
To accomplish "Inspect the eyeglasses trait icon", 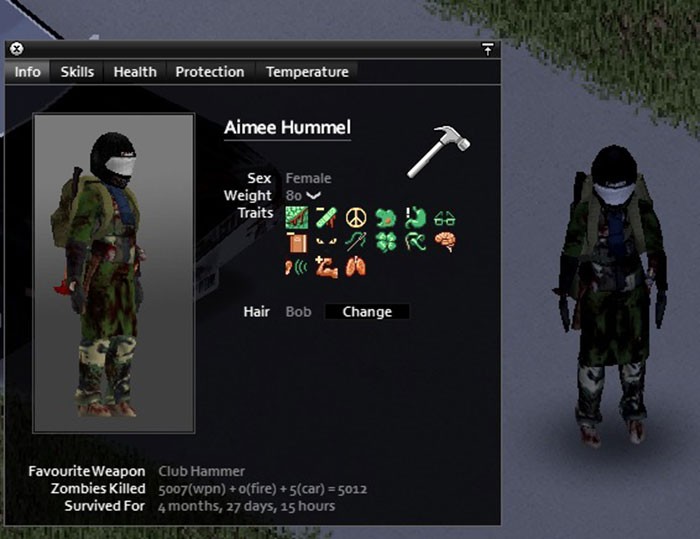I will pyautogui.click(x=445, y=218).
